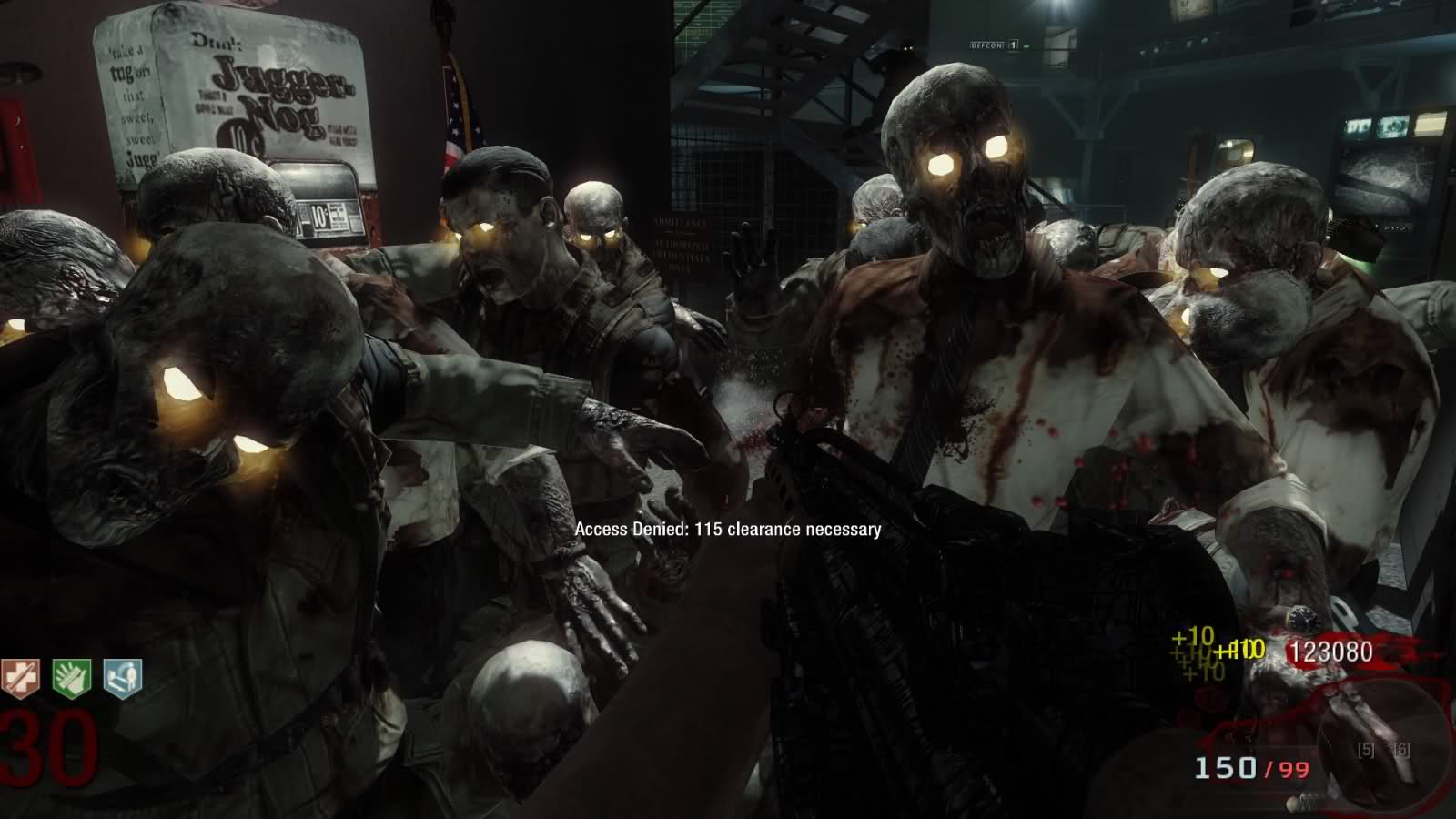
Task: Select the Juggernog perk icon
Action: click(x=20, y=678)
